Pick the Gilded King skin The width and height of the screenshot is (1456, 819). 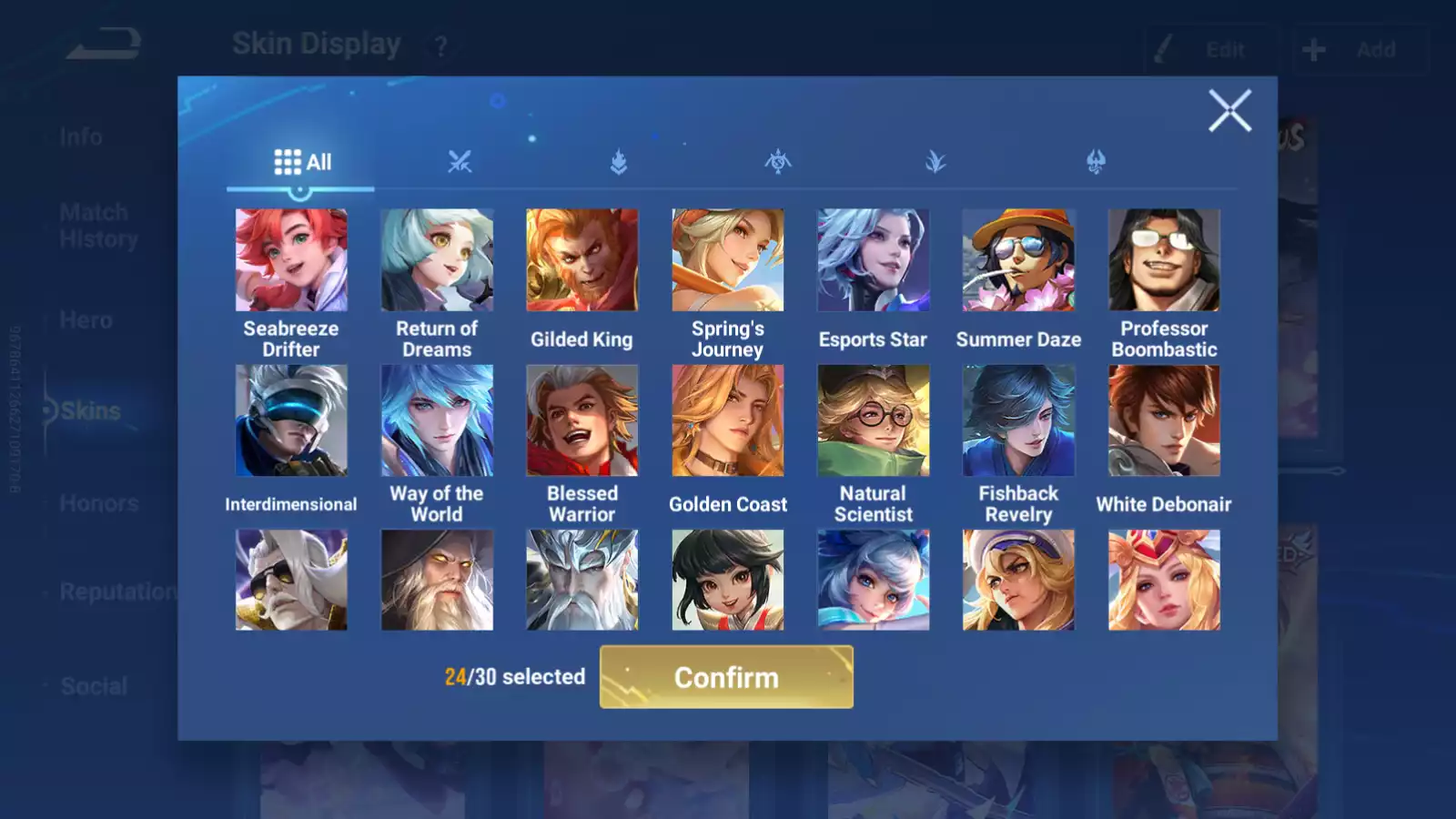click(582, 260)
